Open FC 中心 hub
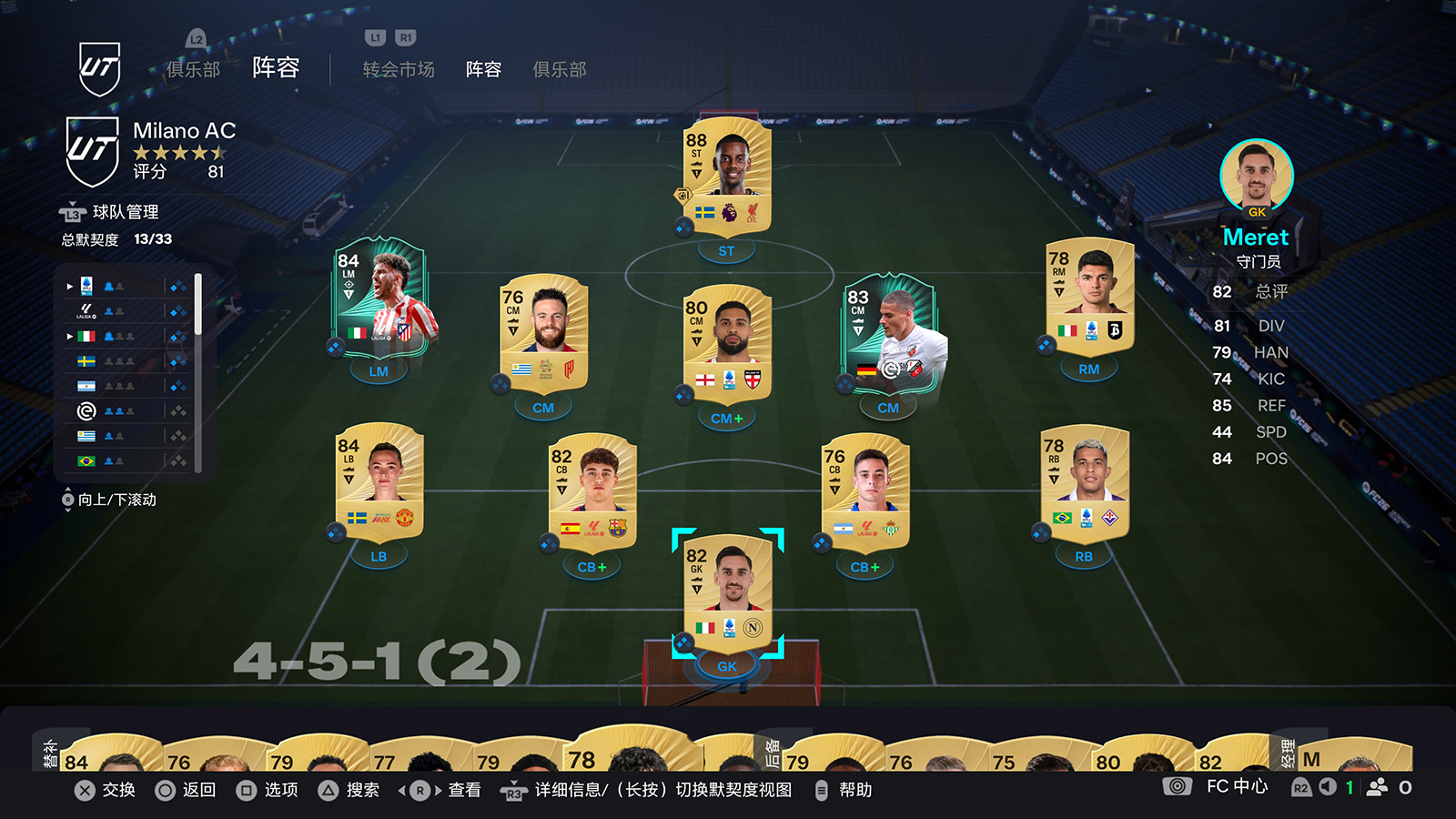 pyautogui.click(x=1236, y=787)
